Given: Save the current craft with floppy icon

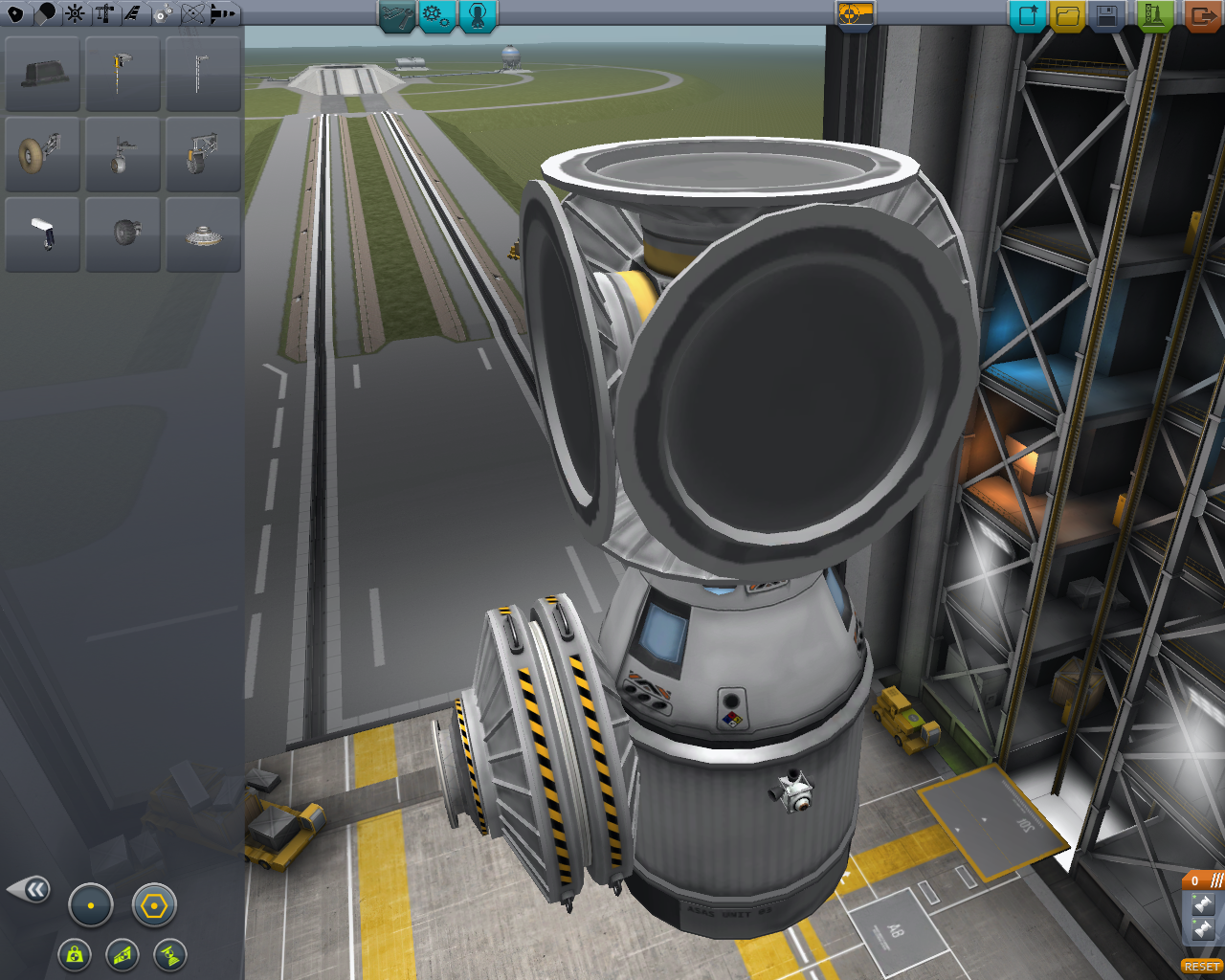Looking at the screenshot, I should click(x=1106, y=15).
